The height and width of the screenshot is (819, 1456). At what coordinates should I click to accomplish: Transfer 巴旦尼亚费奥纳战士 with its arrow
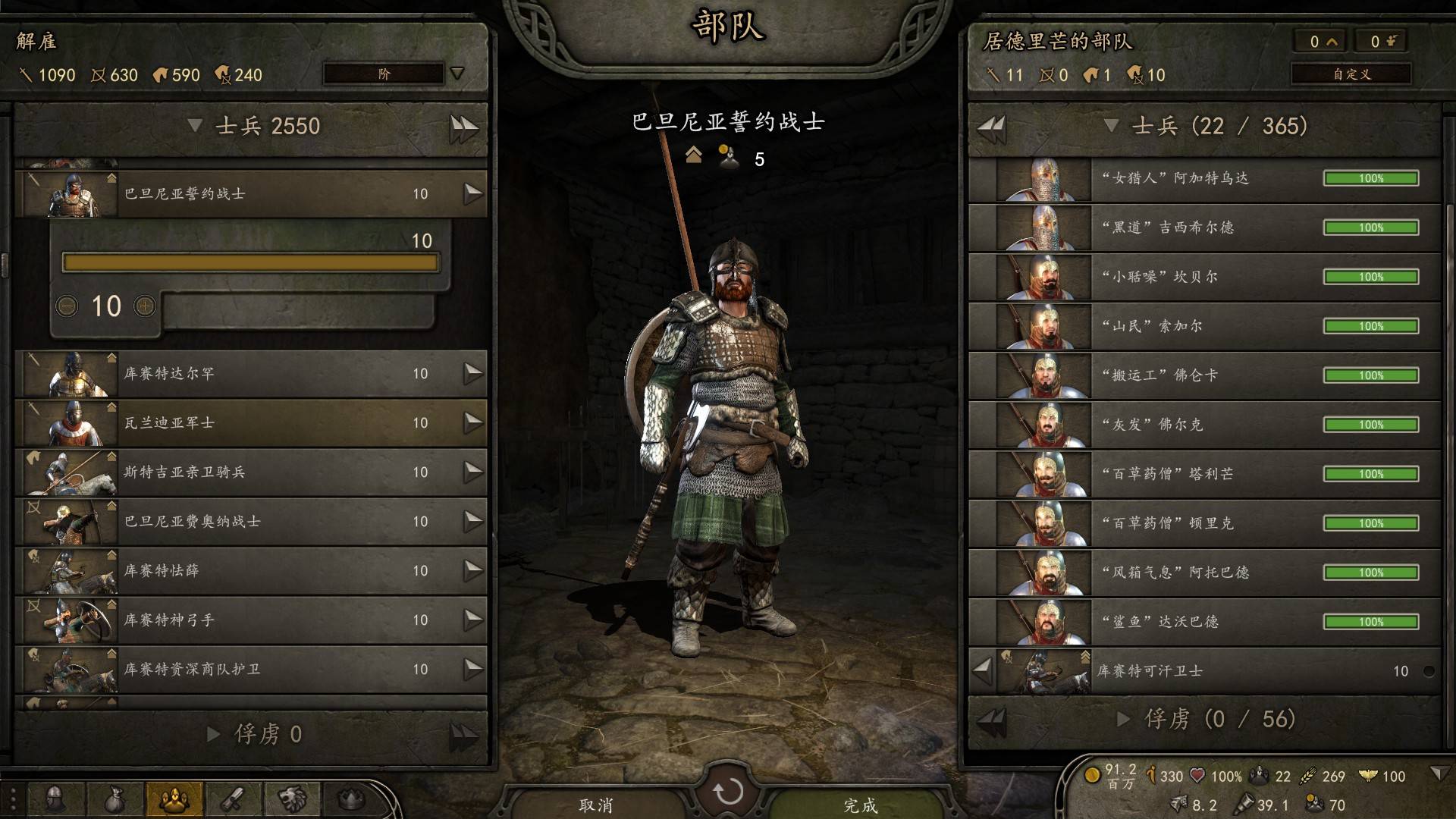coord(473,521)
